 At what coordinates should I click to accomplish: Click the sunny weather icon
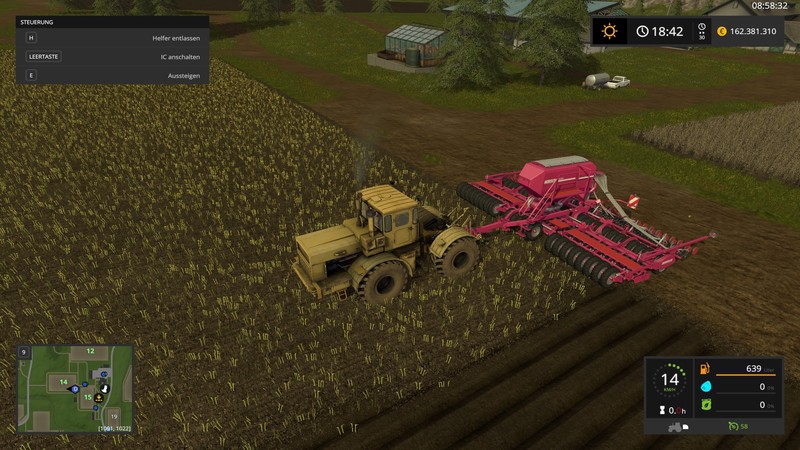[608, 31]
